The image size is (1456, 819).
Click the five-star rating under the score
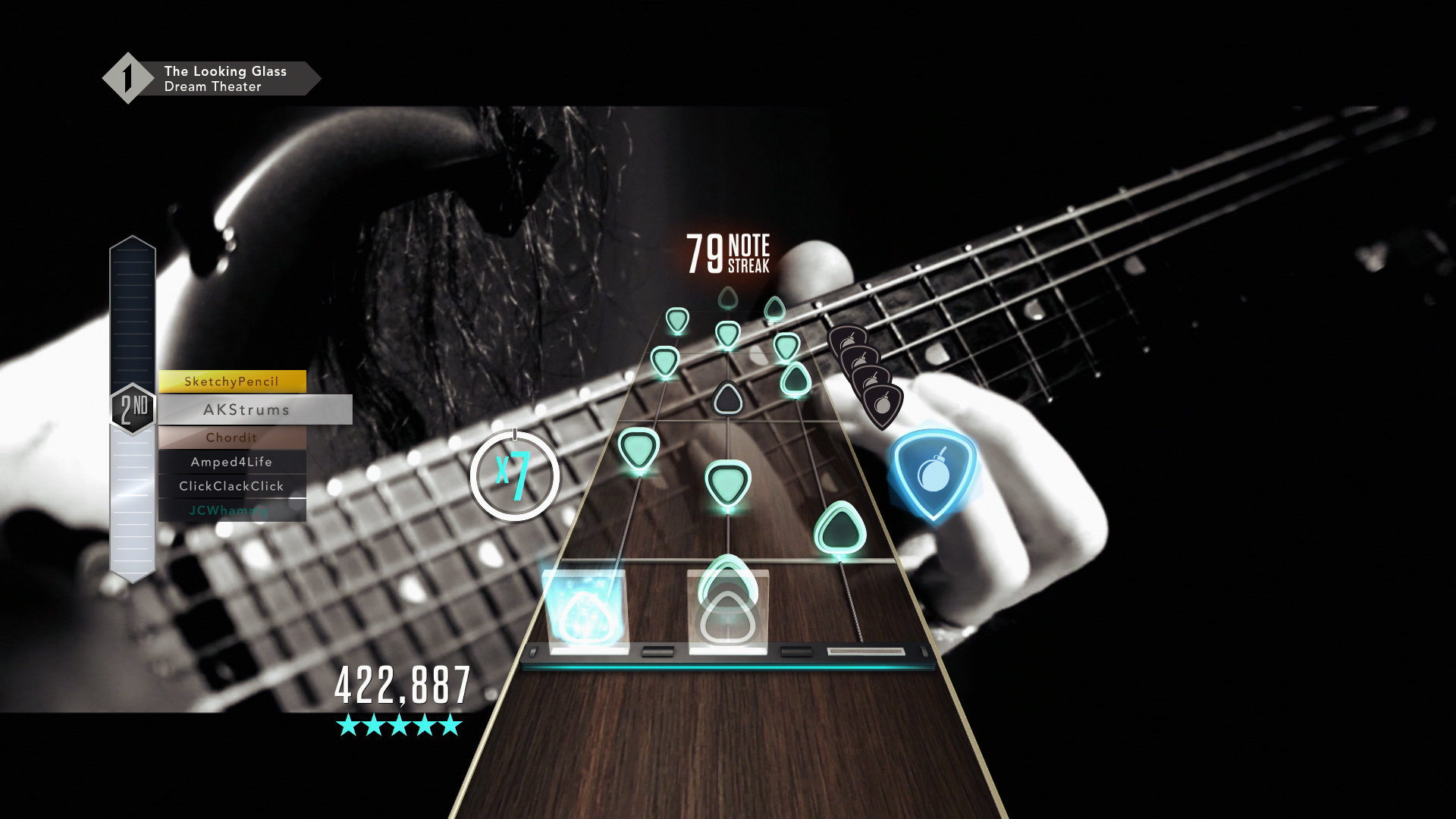401,725
